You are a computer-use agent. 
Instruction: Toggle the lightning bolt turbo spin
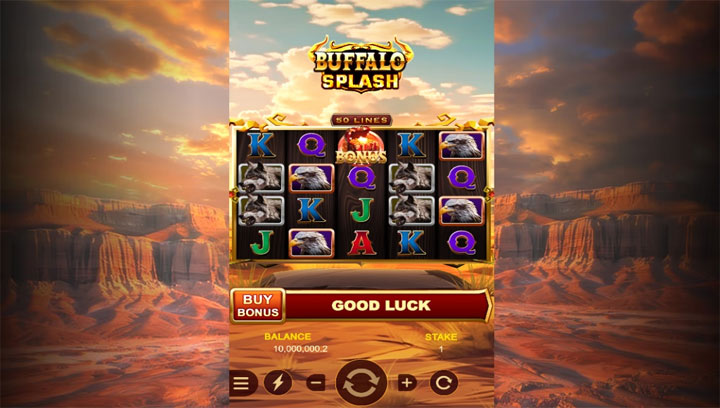click(277, 382)
